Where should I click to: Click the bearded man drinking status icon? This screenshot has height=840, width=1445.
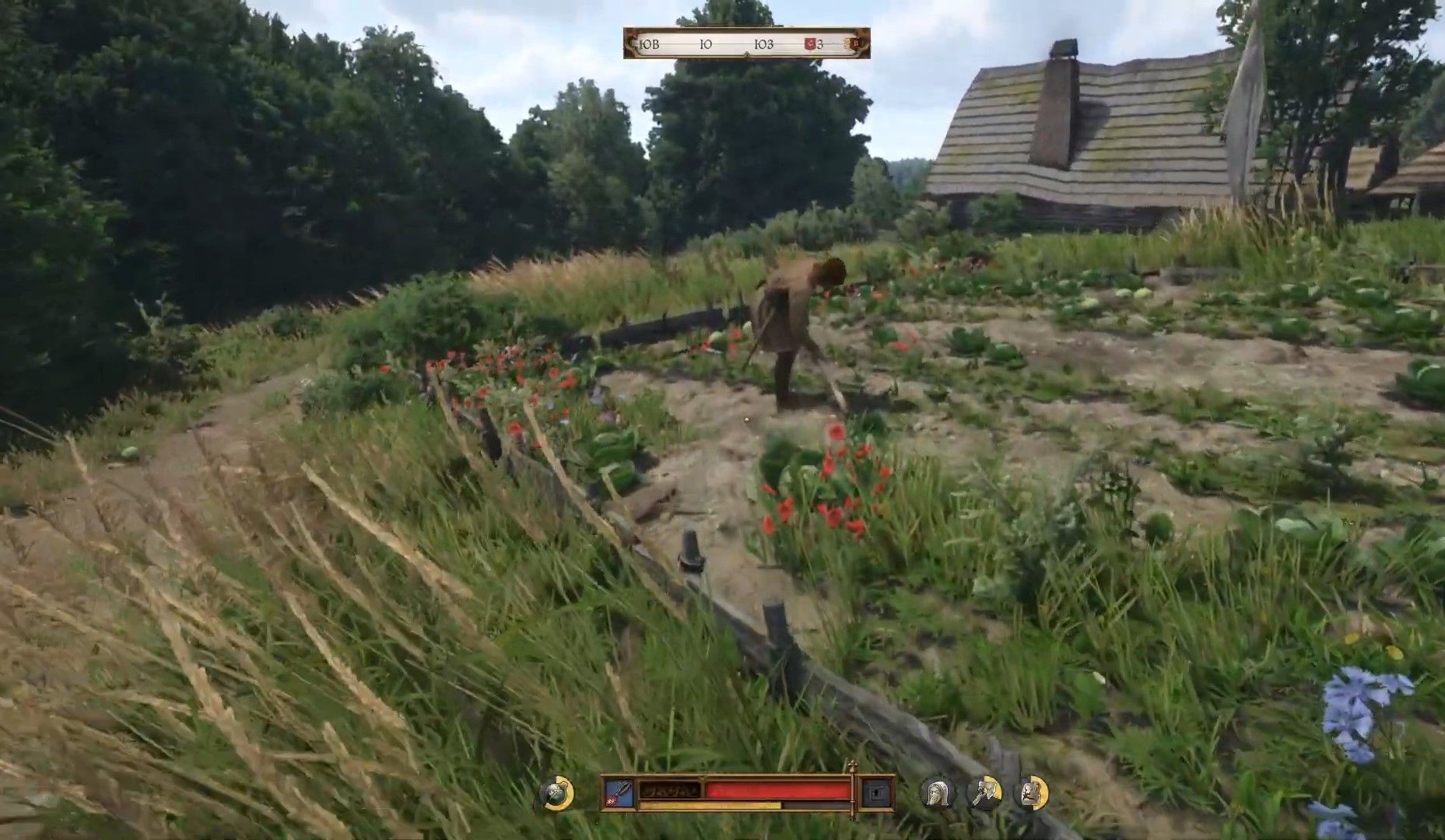(984, 793)
